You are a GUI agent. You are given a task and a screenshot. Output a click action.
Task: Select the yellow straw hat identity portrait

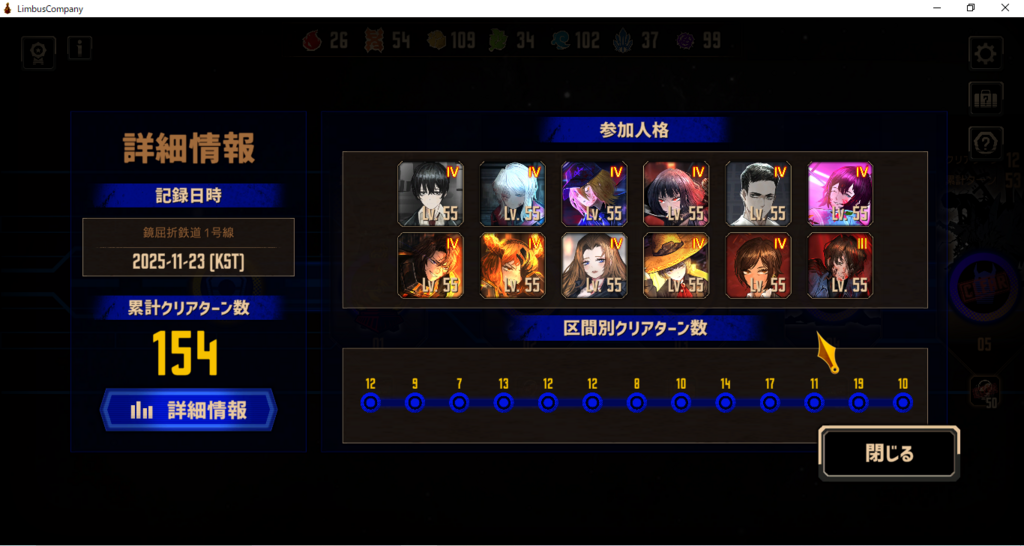676,265
